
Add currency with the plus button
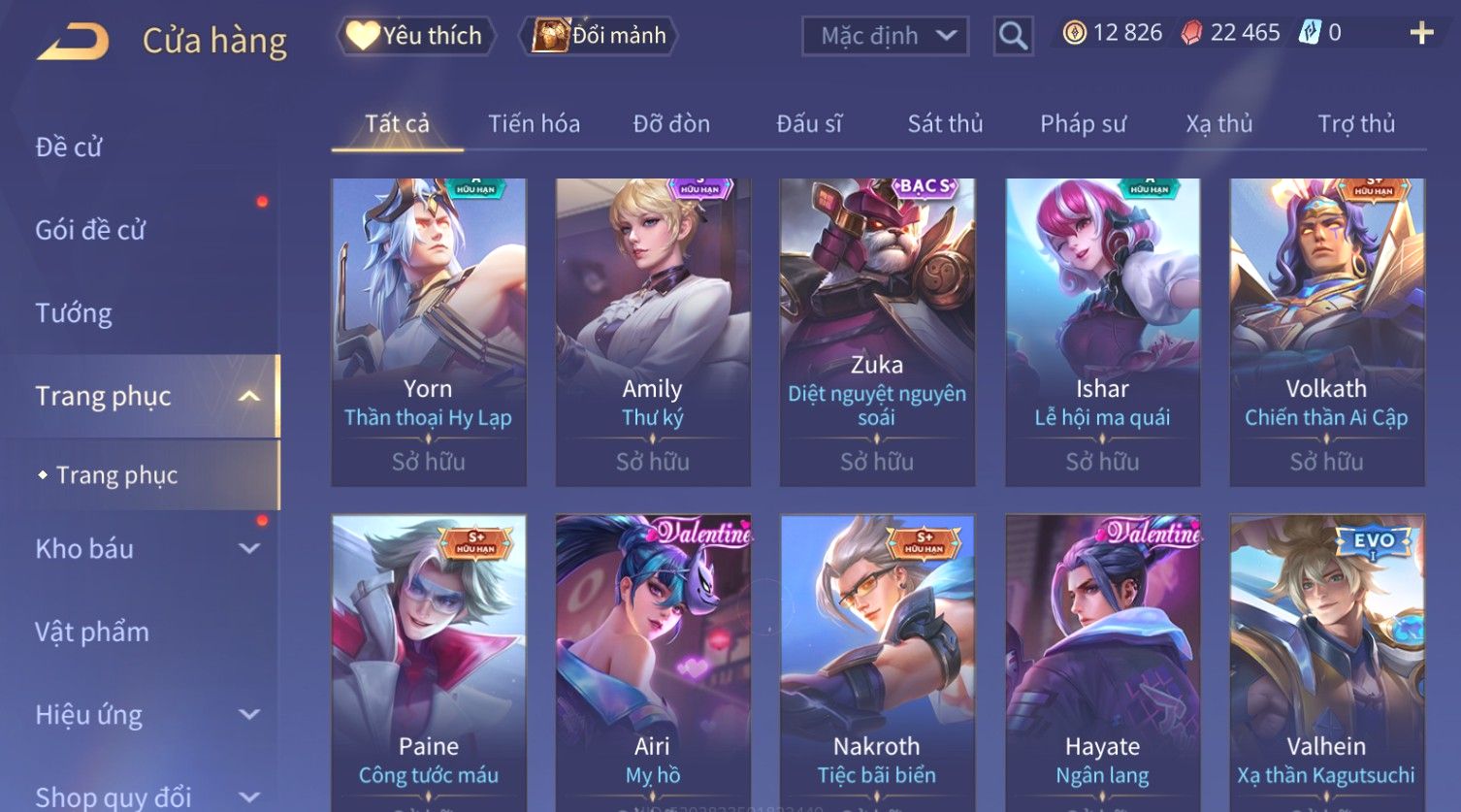pyautogui.click(x=1421, y=33)
